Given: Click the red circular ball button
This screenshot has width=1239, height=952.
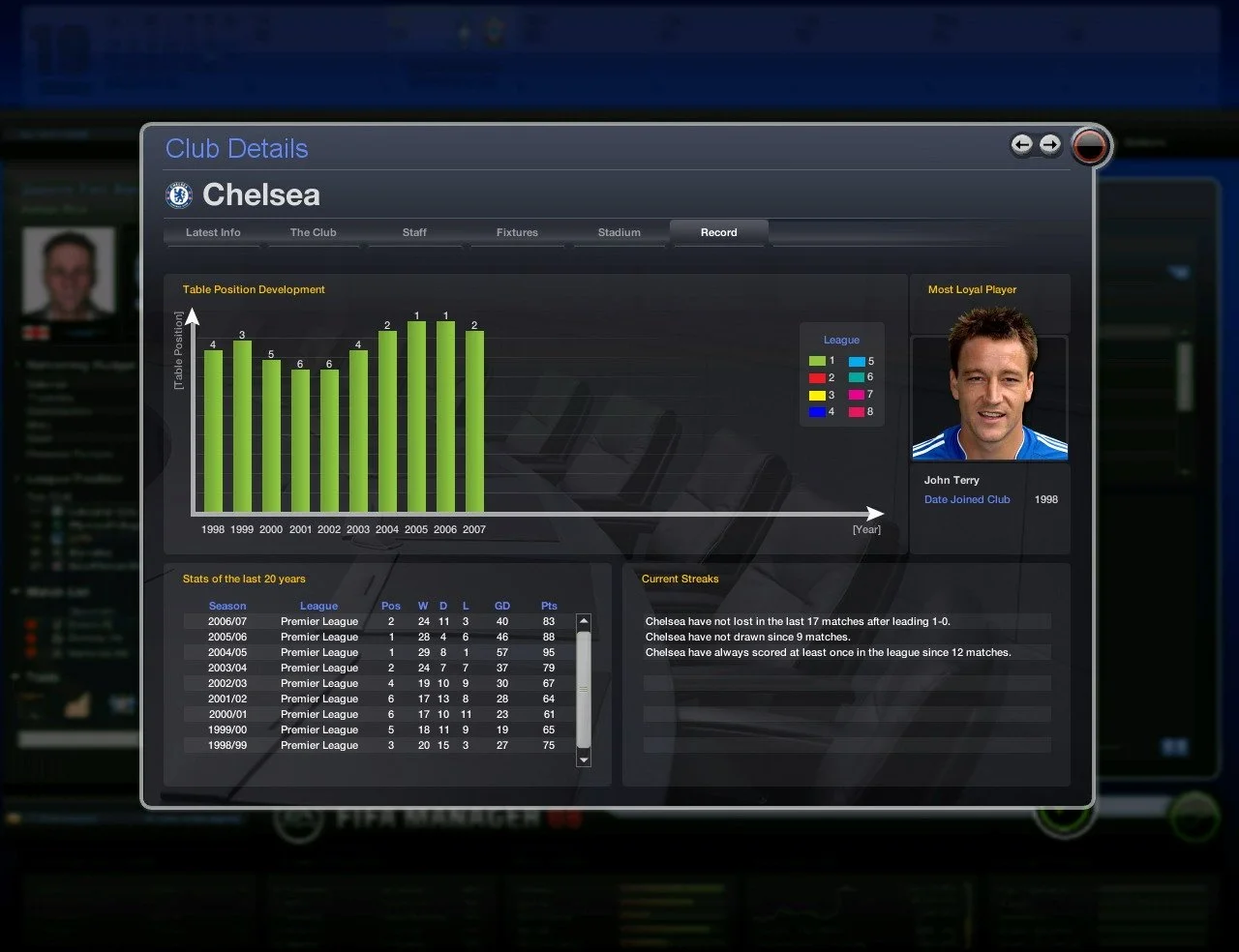Looking at the screenshot, I should click(1090, 147).
